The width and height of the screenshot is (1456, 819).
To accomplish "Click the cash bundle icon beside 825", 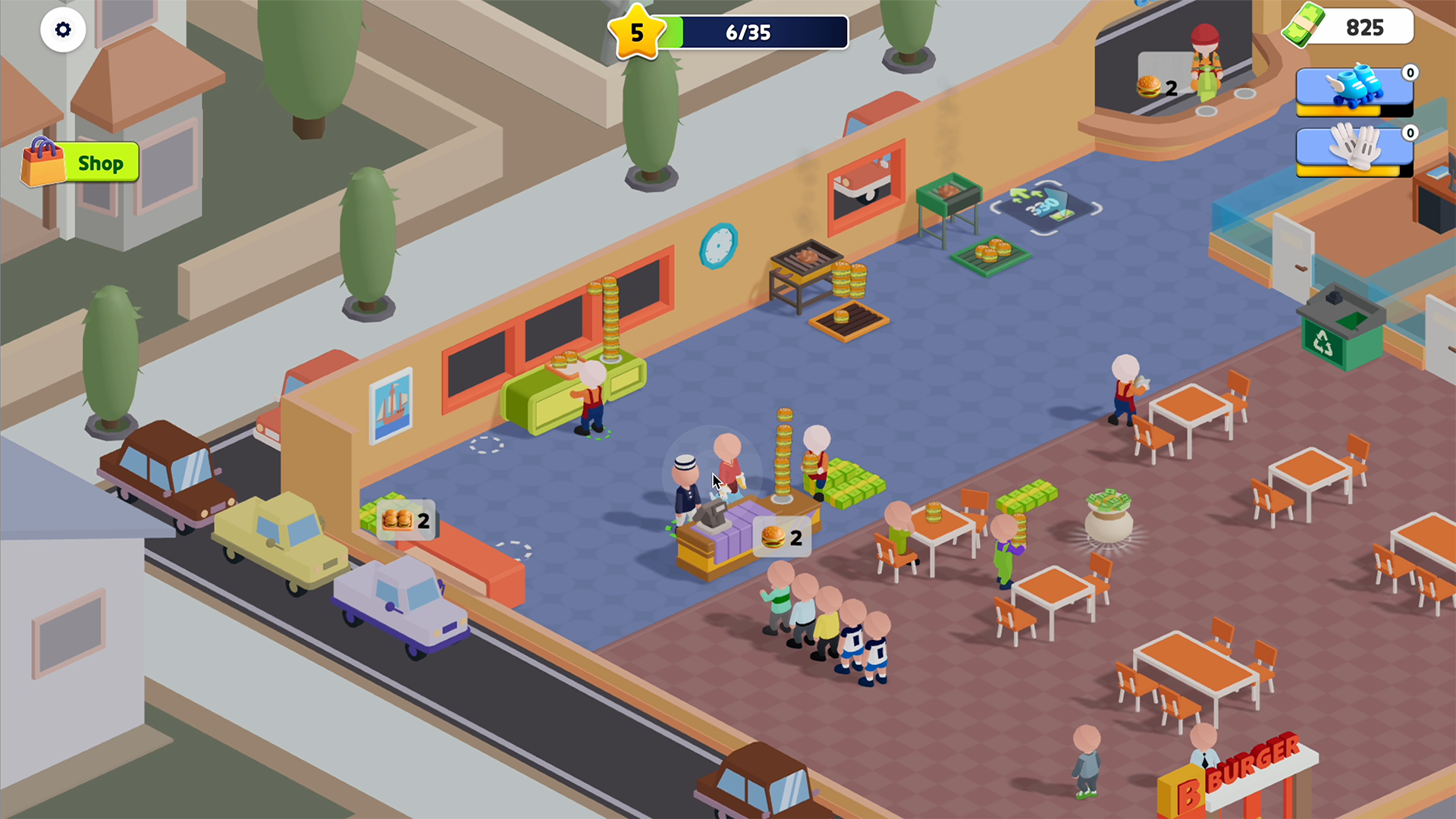I will pyautogui.click(x=1306, y=27).
